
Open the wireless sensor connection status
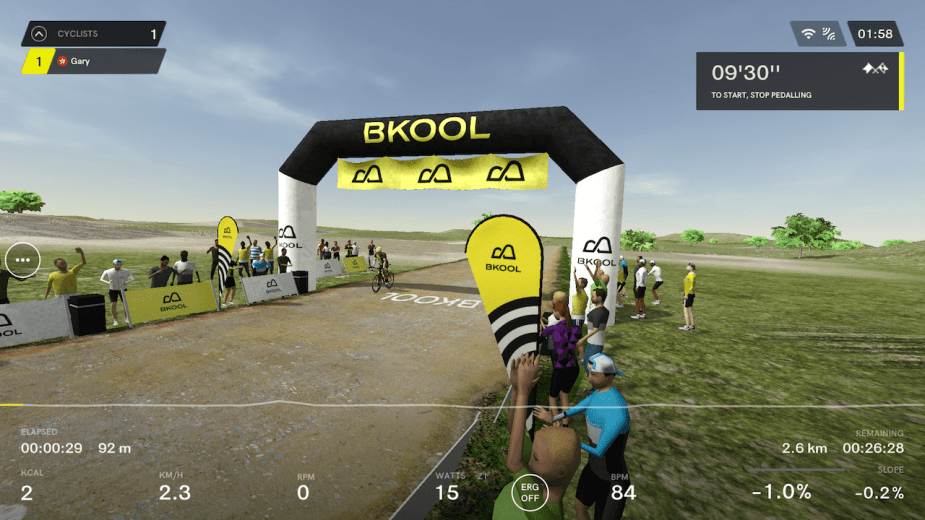818,34
